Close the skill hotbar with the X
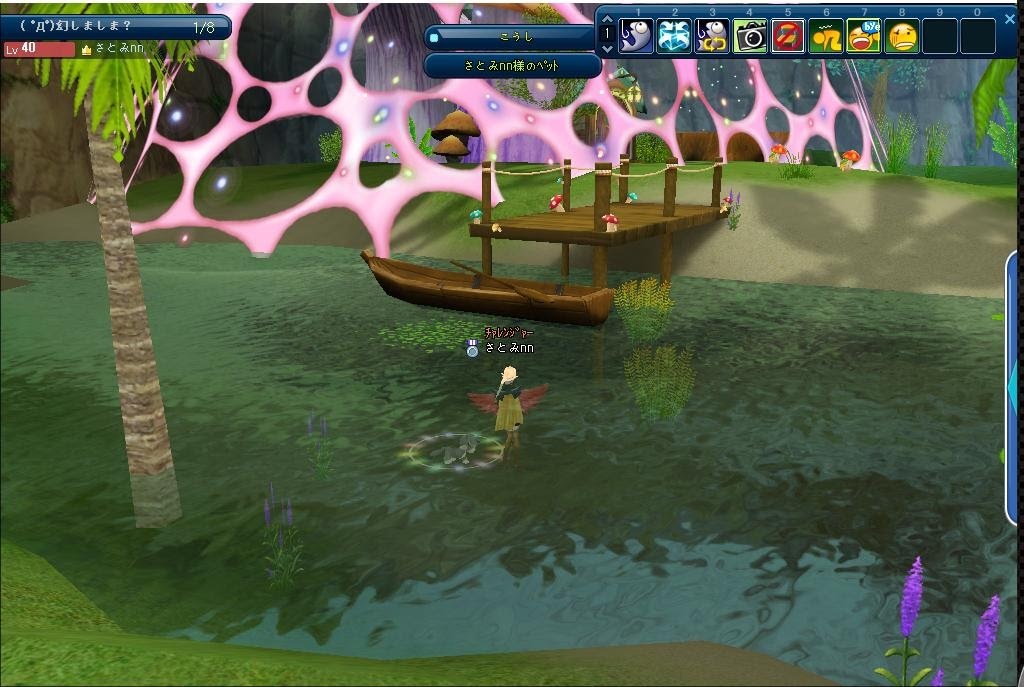 1009,18
